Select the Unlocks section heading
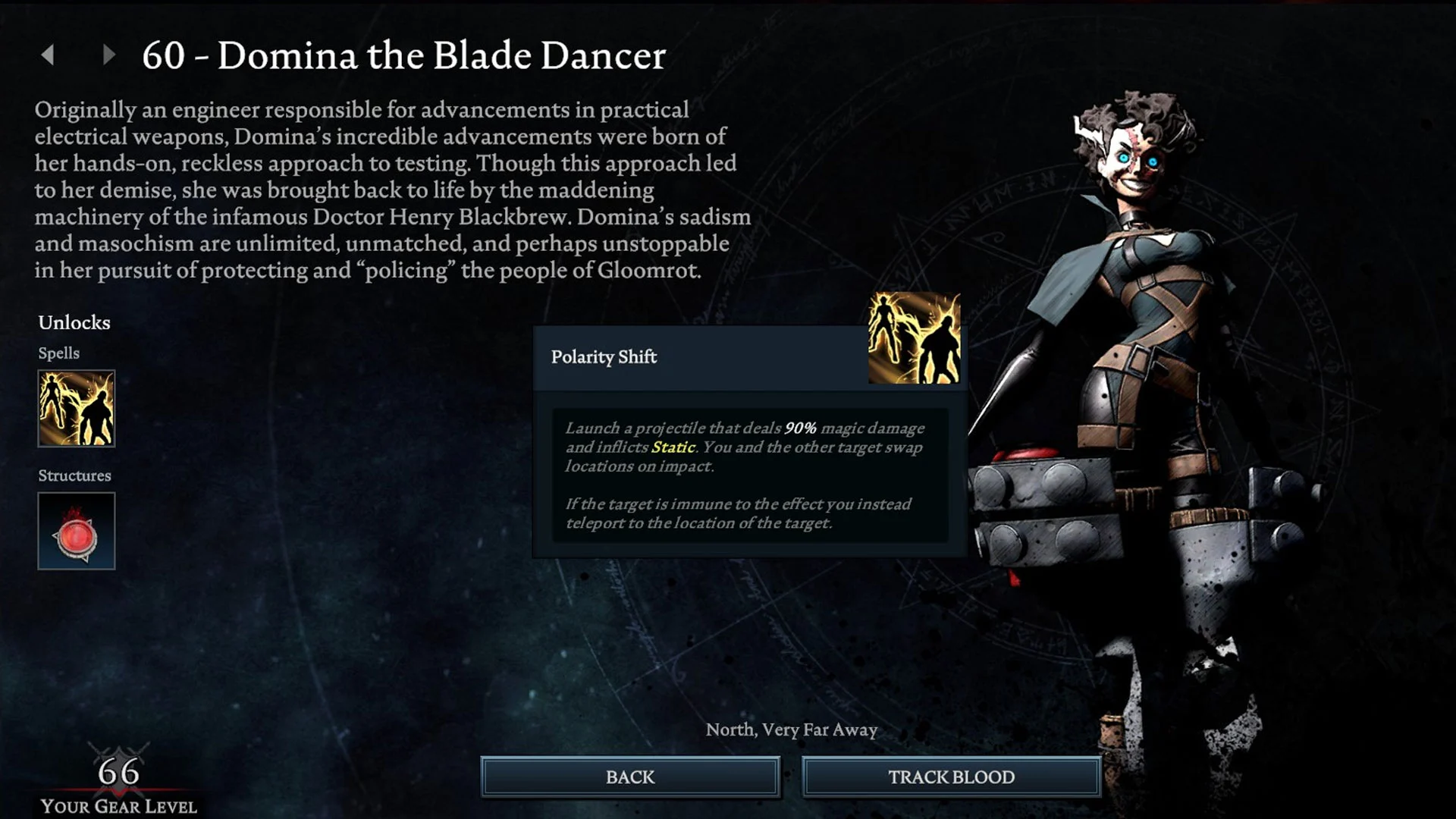The height and width of the screenshot is (819, 1456). click(x=75, y=322)
